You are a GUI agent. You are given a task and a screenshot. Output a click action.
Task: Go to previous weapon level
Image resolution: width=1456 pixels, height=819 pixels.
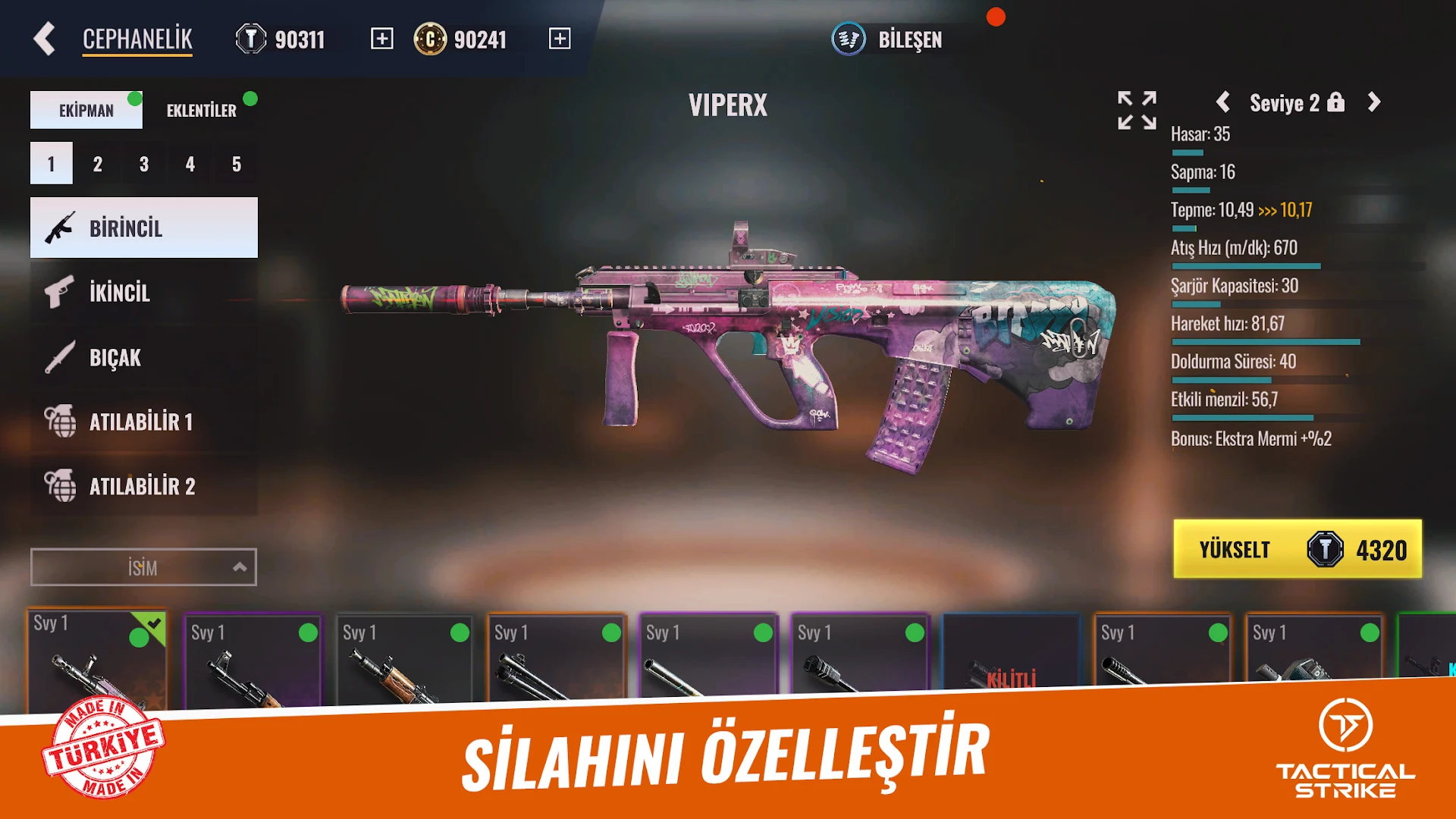coord(1223,103)
